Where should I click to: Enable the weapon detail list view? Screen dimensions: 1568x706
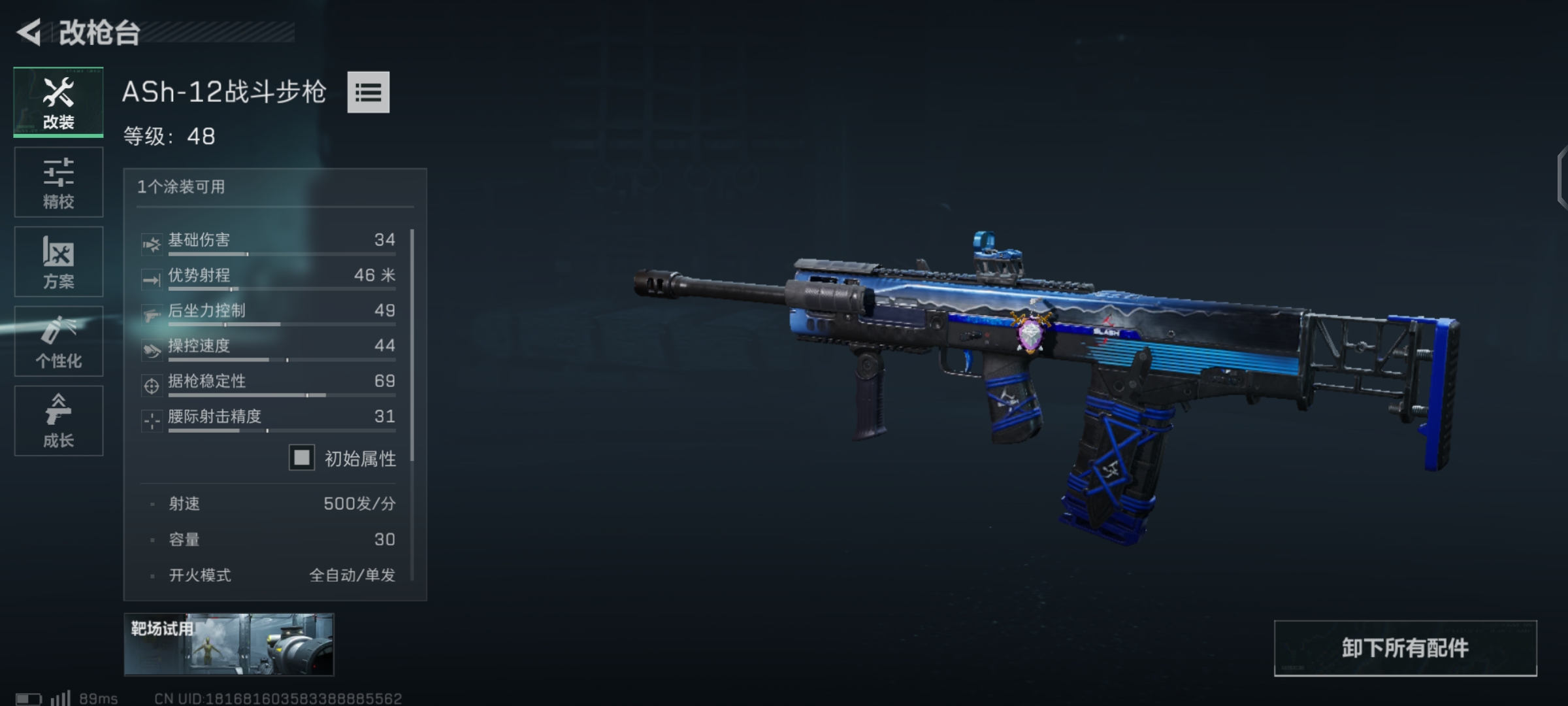point(368,93)
